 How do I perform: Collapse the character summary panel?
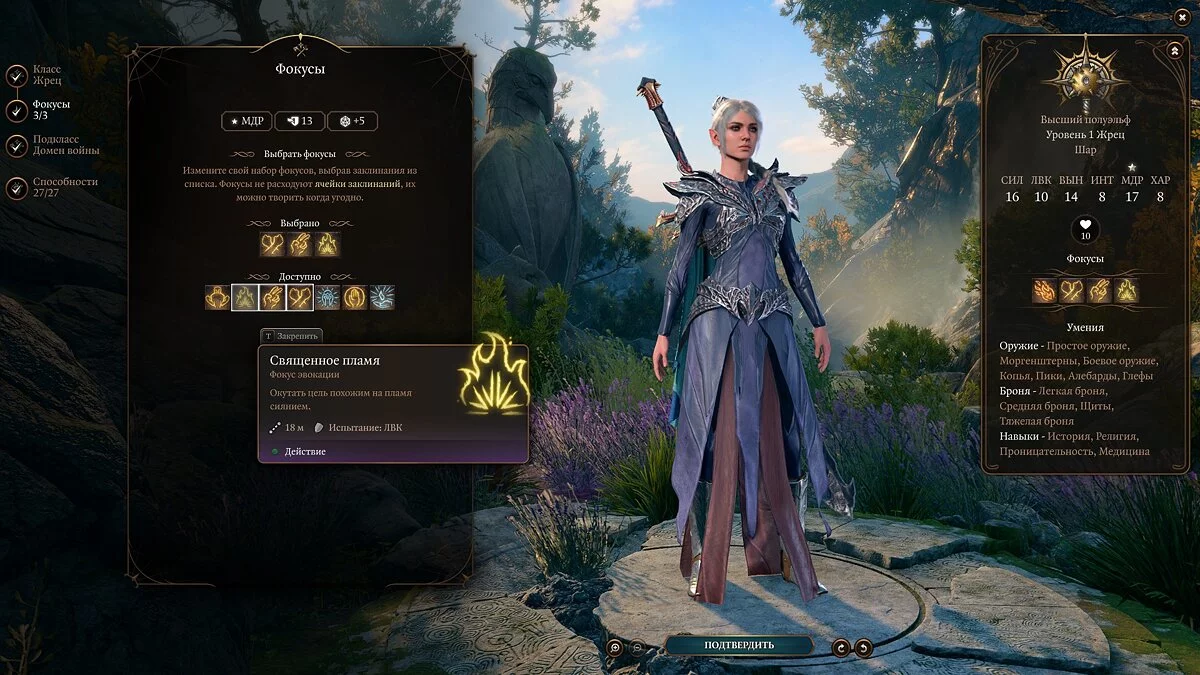[1173, 50]
